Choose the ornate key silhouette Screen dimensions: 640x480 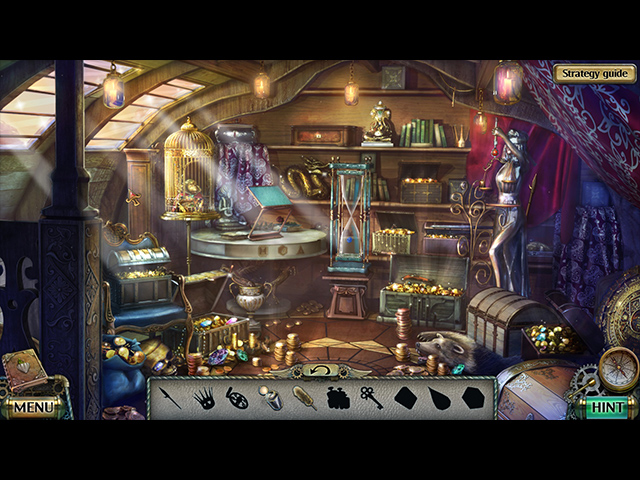371,398
